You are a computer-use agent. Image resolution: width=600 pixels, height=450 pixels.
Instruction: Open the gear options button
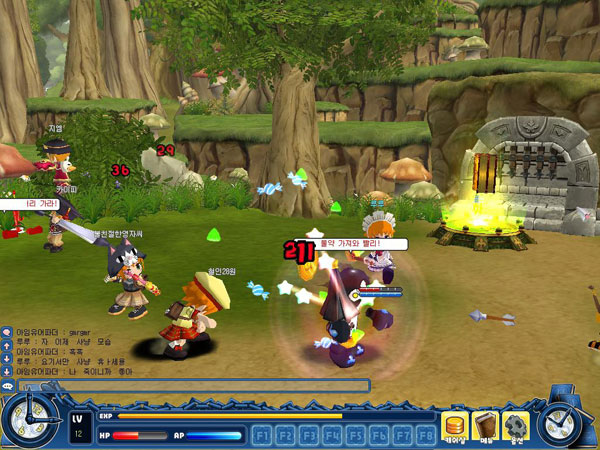point(516,426)
